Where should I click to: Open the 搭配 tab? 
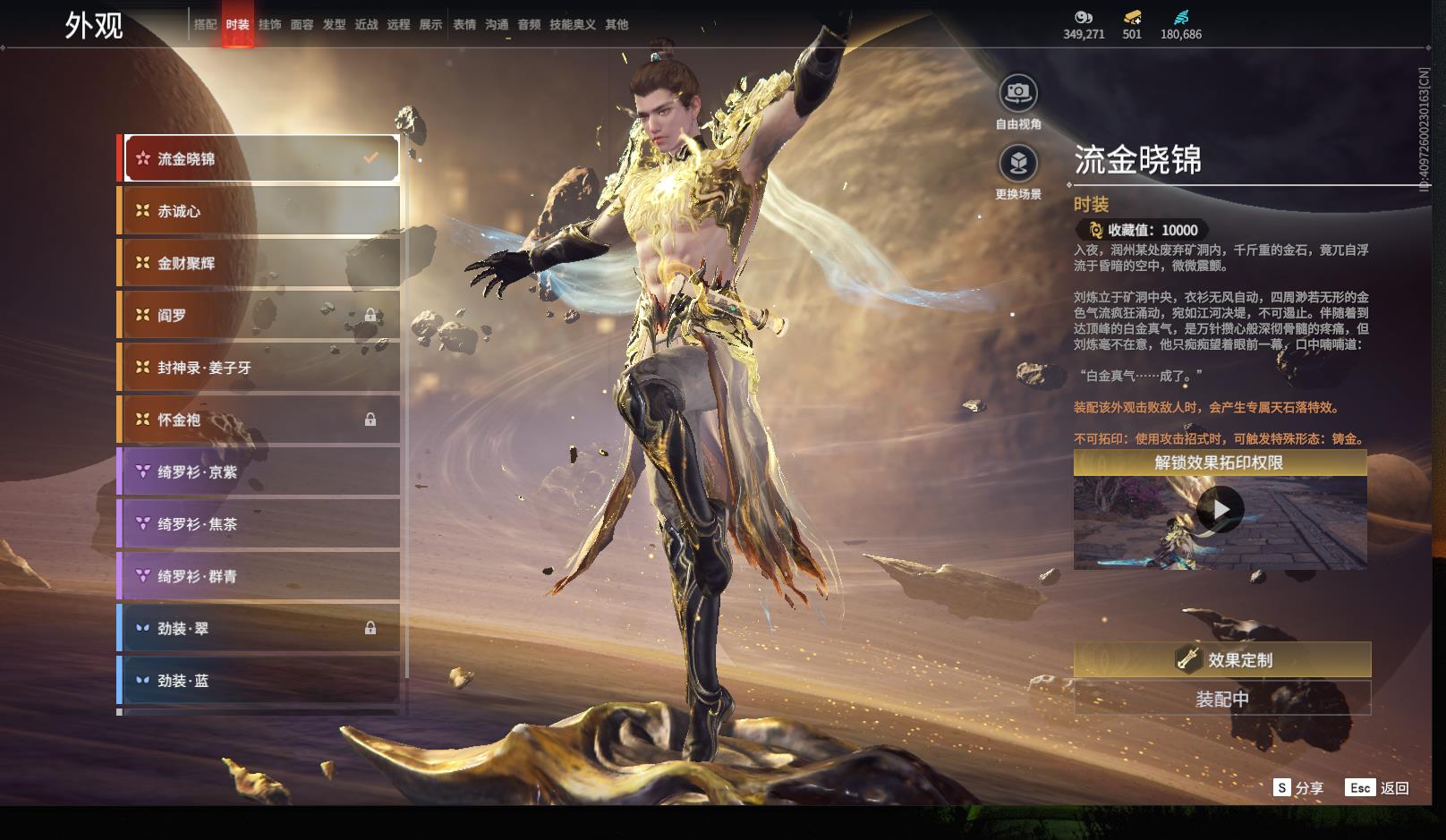pos(205,25)
